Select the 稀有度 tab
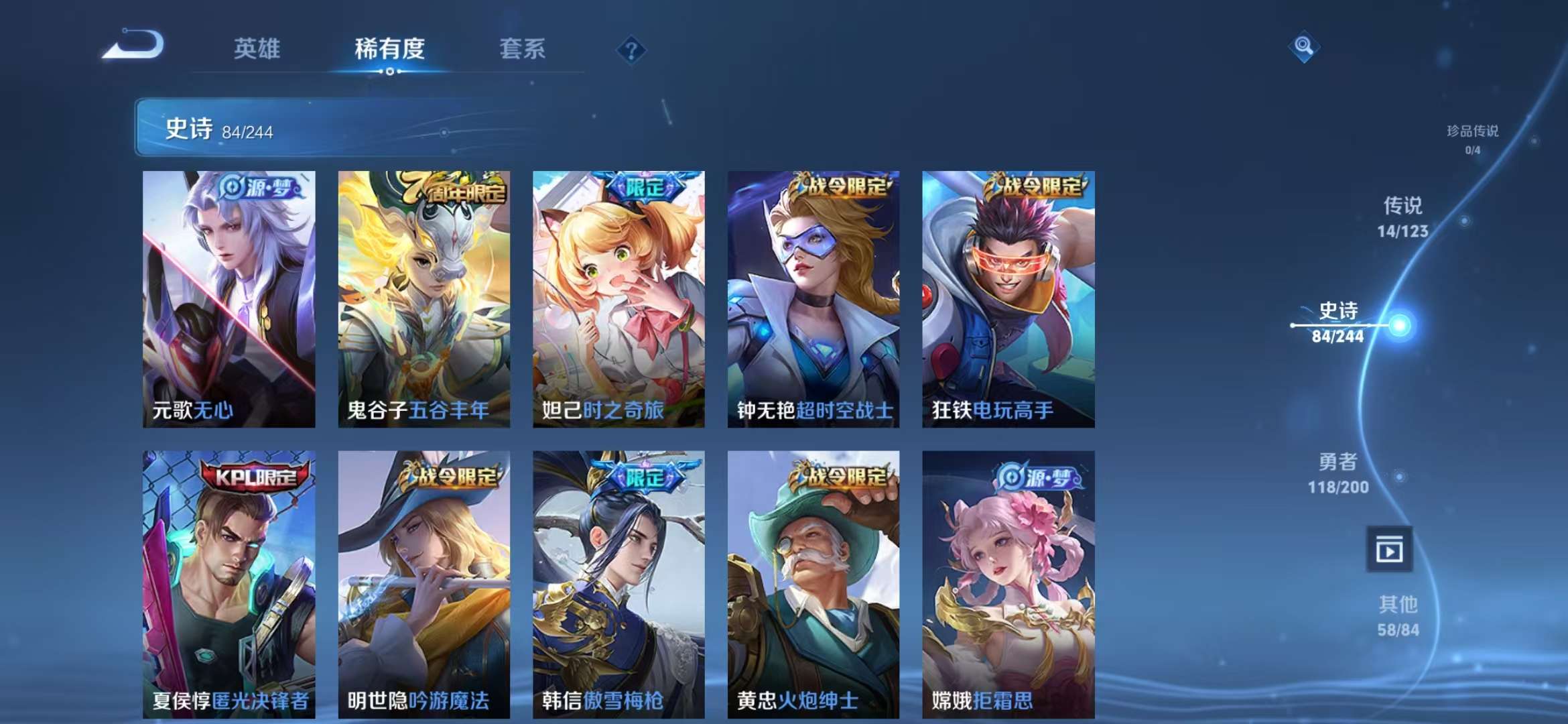 (x=390, y=50)
